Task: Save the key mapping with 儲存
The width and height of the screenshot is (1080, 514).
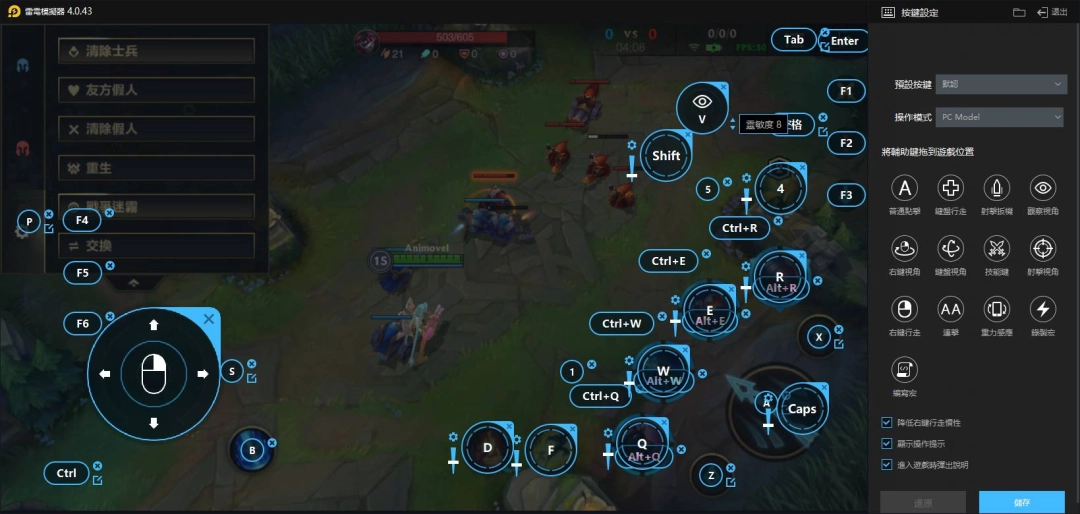Action: (1021, 502)
